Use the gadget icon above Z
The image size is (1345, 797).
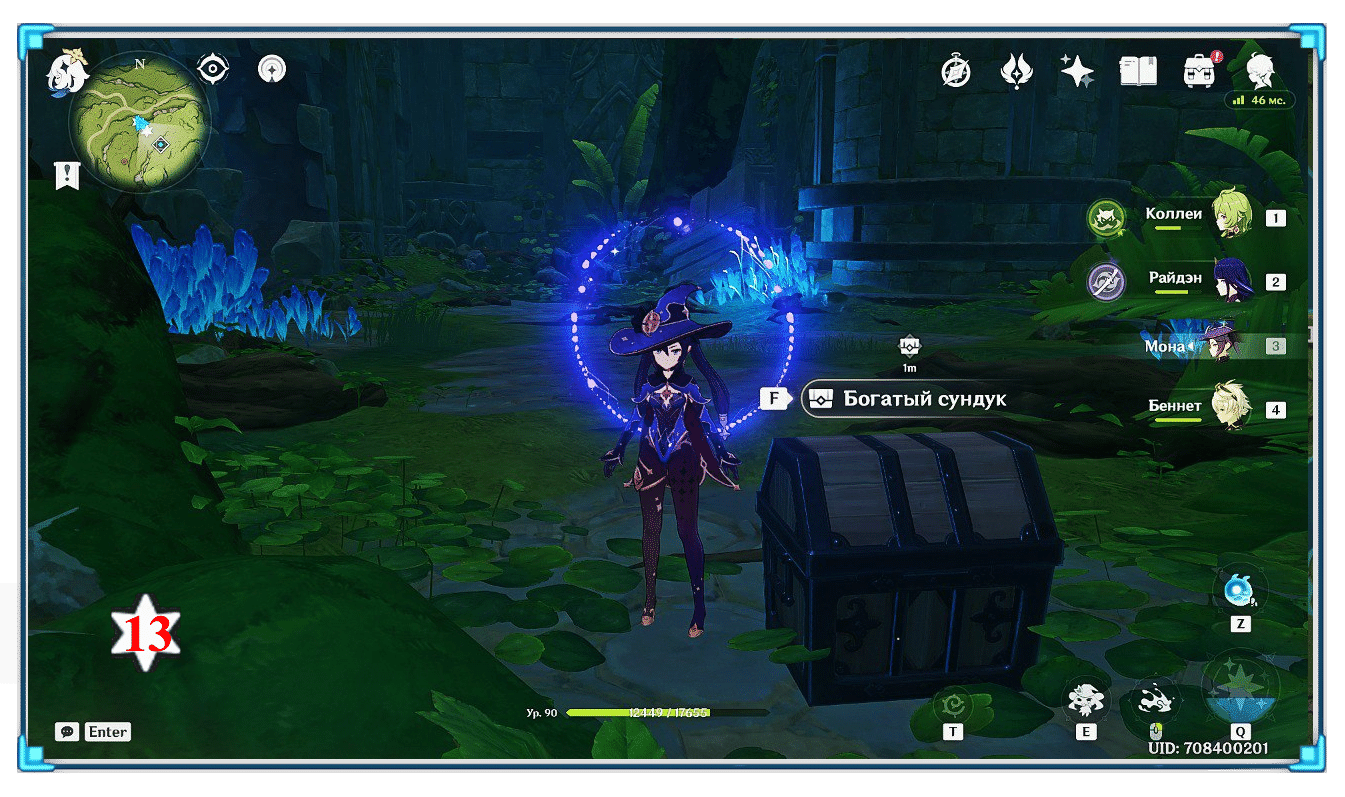click(1240, 590)
